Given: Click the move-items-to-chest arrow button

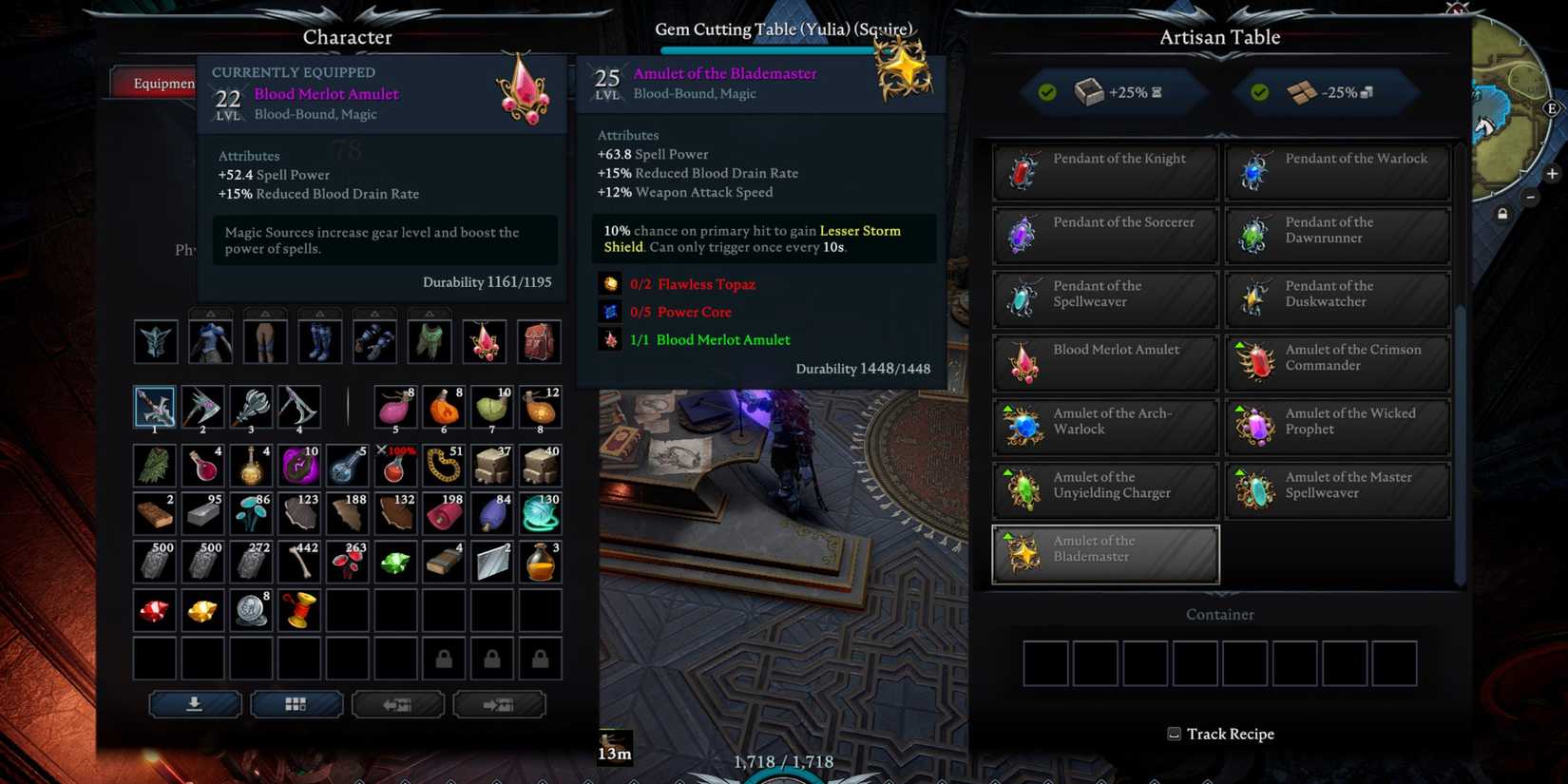Looking at the screenshot, I should coord(500,703).
